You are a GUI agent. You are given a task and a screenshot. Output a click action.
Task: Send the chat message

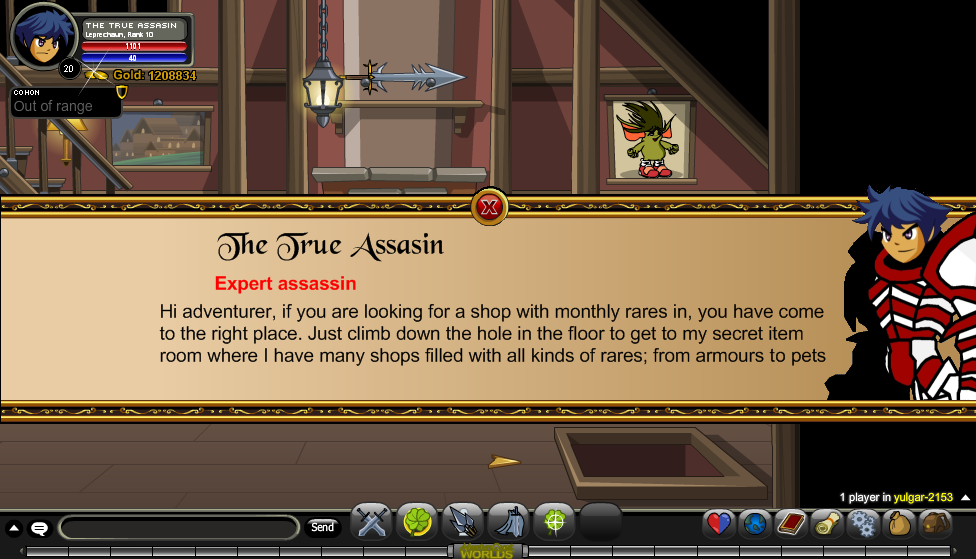pyautogui.click(x=322, y=527)
